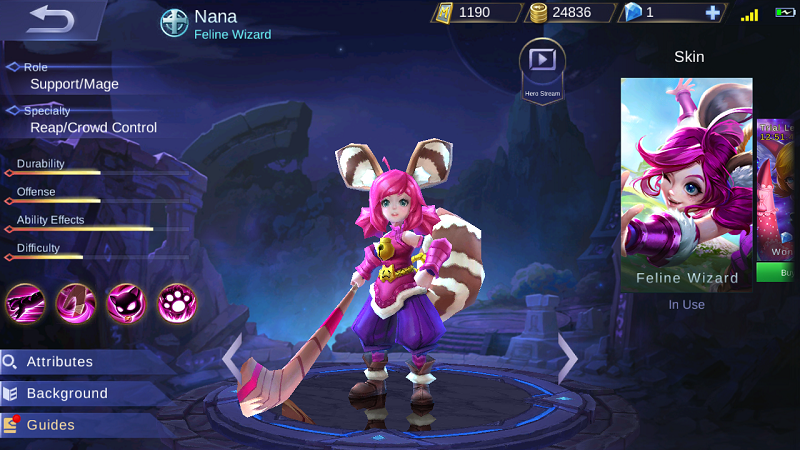
Task: Add diamonds with the plus button
Action: (x=712, y=13)
